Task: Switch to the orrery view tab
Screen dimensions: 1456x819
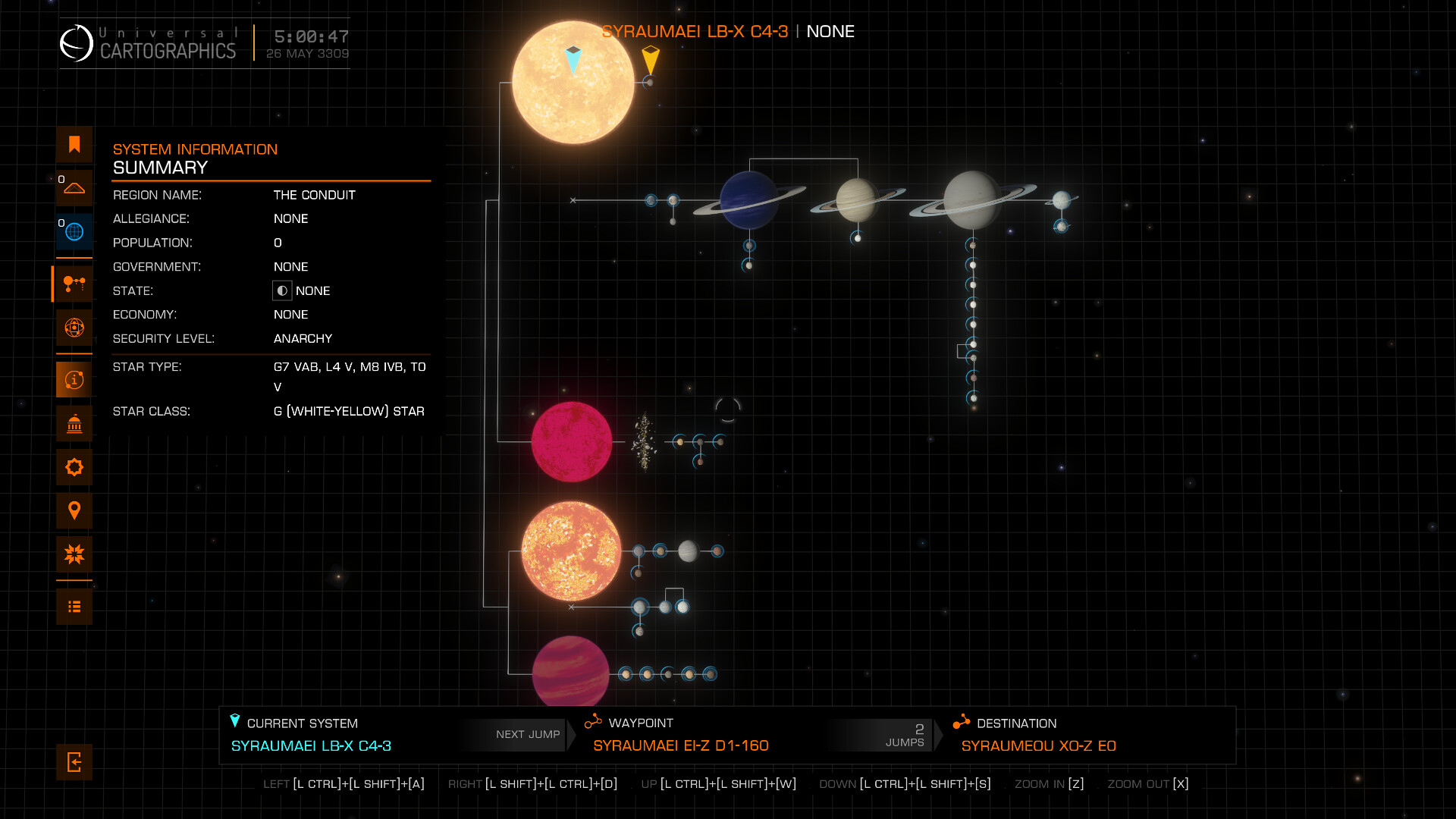Action: pos(74,328)
